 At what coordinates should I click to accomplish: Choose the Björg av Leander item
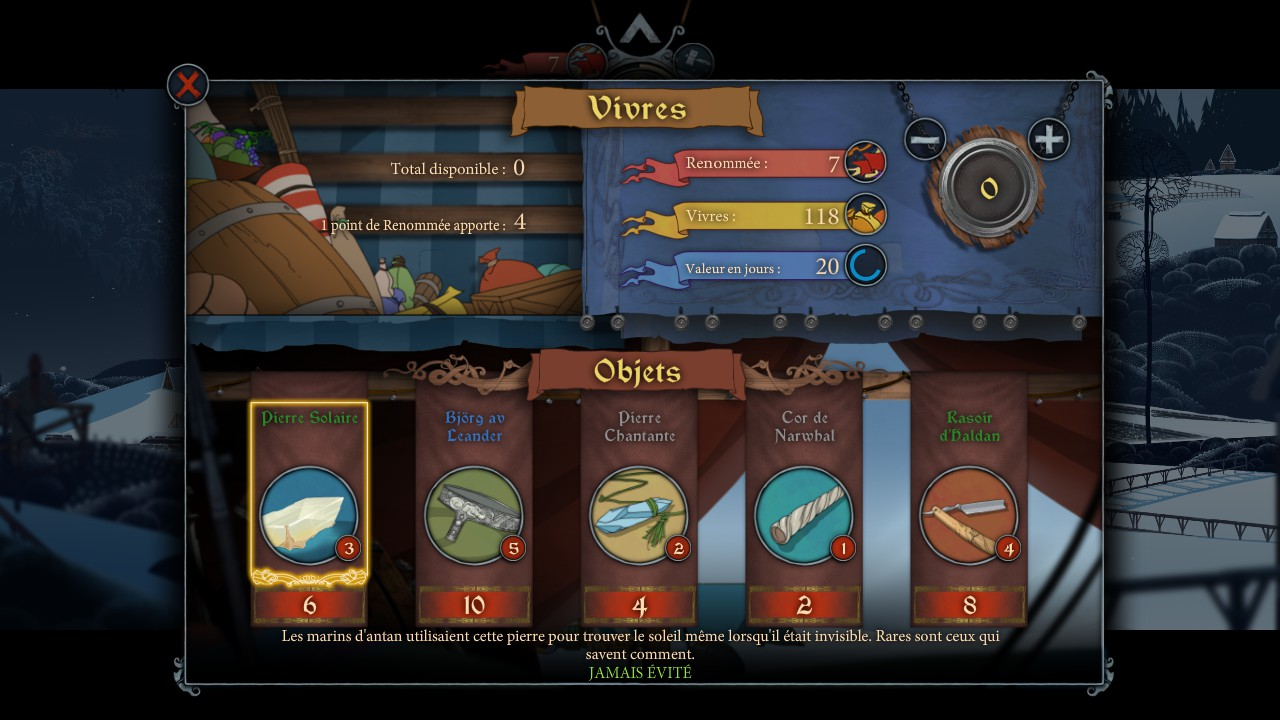(x=474, y=515)
